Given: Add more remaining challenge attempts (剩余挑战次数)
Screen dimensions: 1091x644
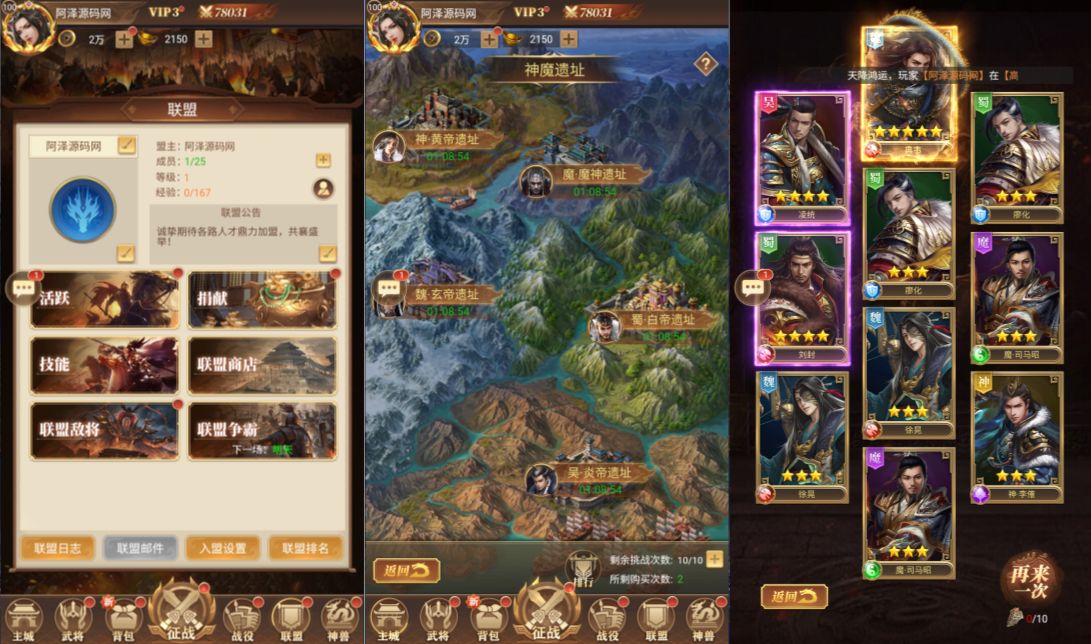Looking at the screenshot, I should (714, 559).
